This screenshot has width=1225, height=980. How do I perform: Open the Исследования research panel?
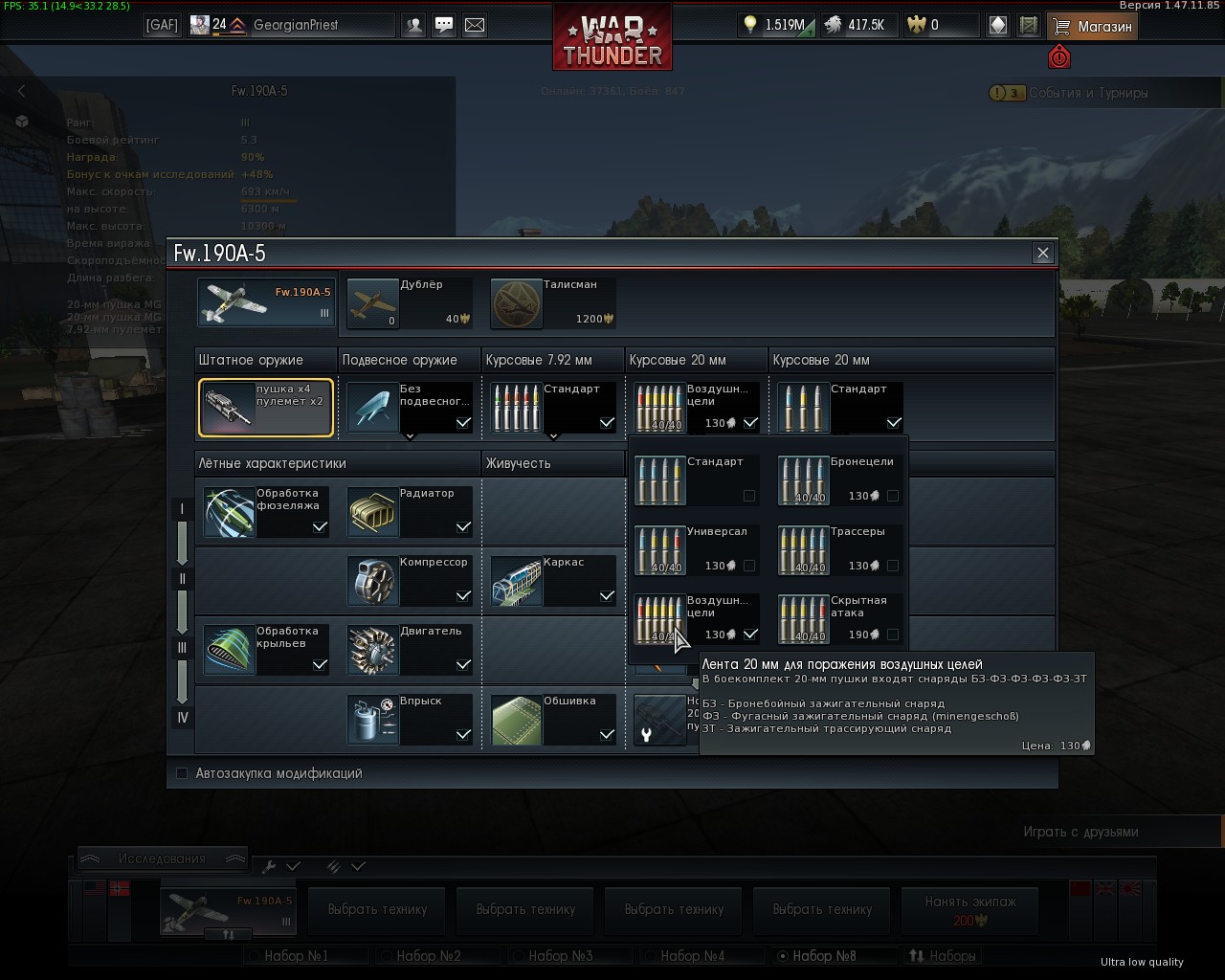pos(161,858)
